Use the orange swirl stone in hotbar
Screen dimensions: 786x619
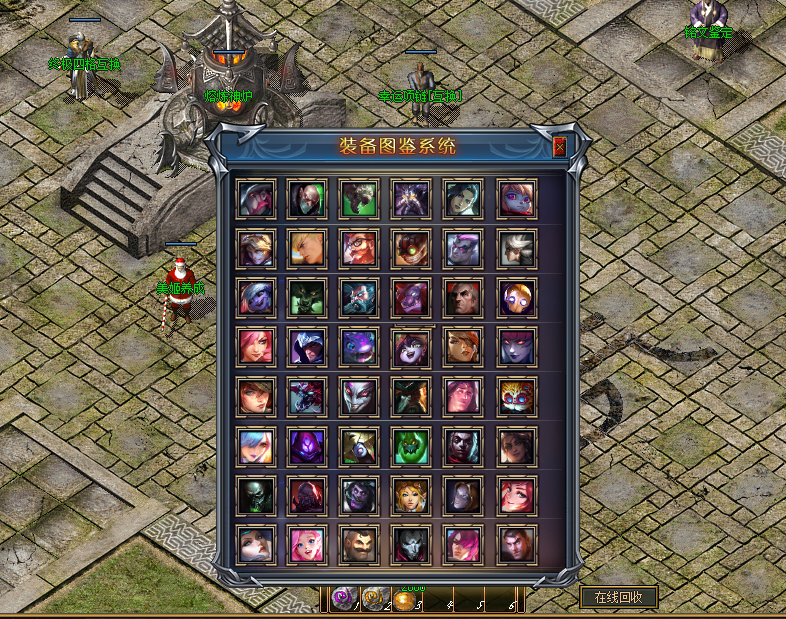click(x=372, y=599)
